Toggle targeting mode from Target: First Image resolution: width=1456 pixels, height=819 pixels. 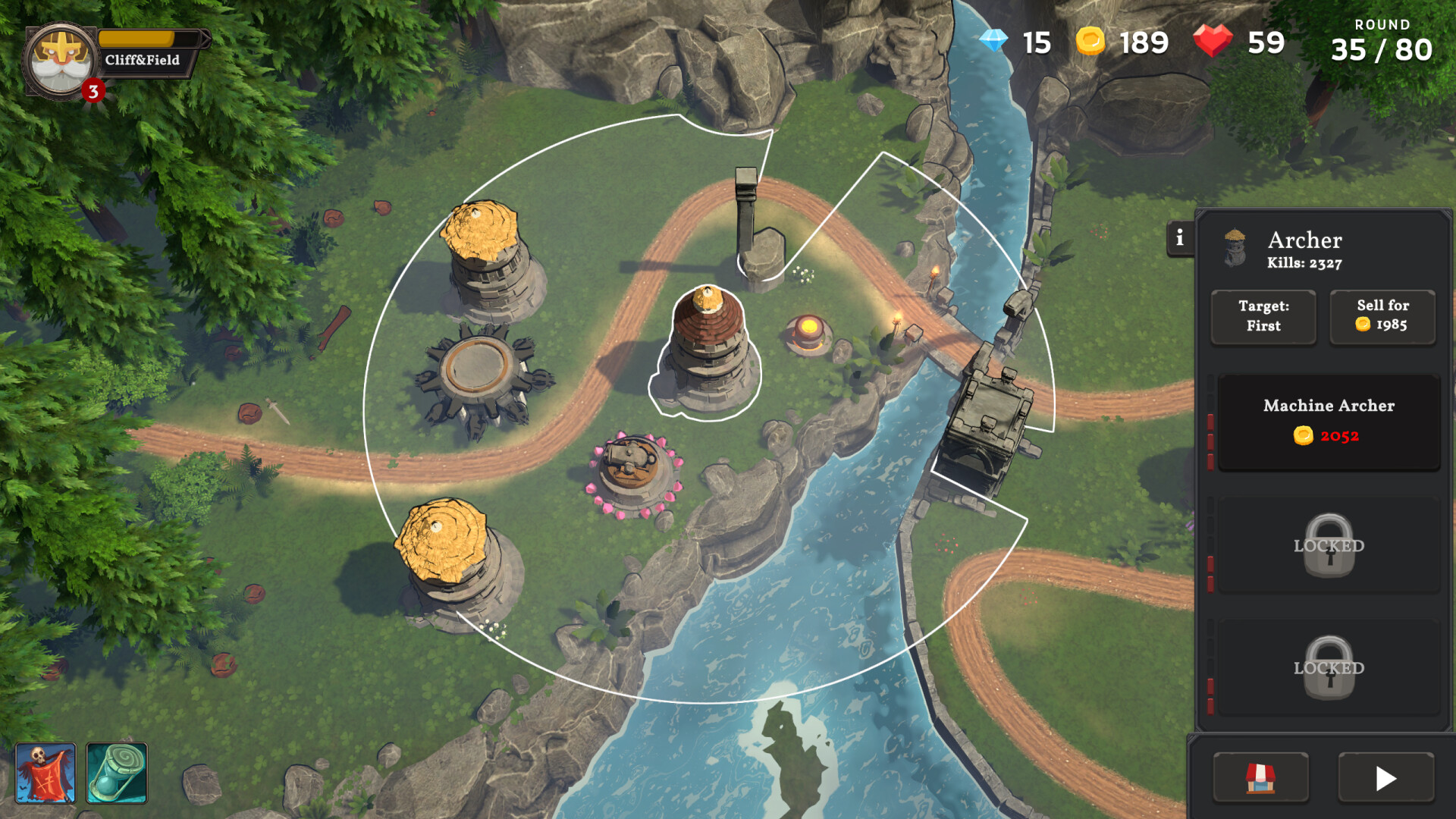(x=1263, y=316)
